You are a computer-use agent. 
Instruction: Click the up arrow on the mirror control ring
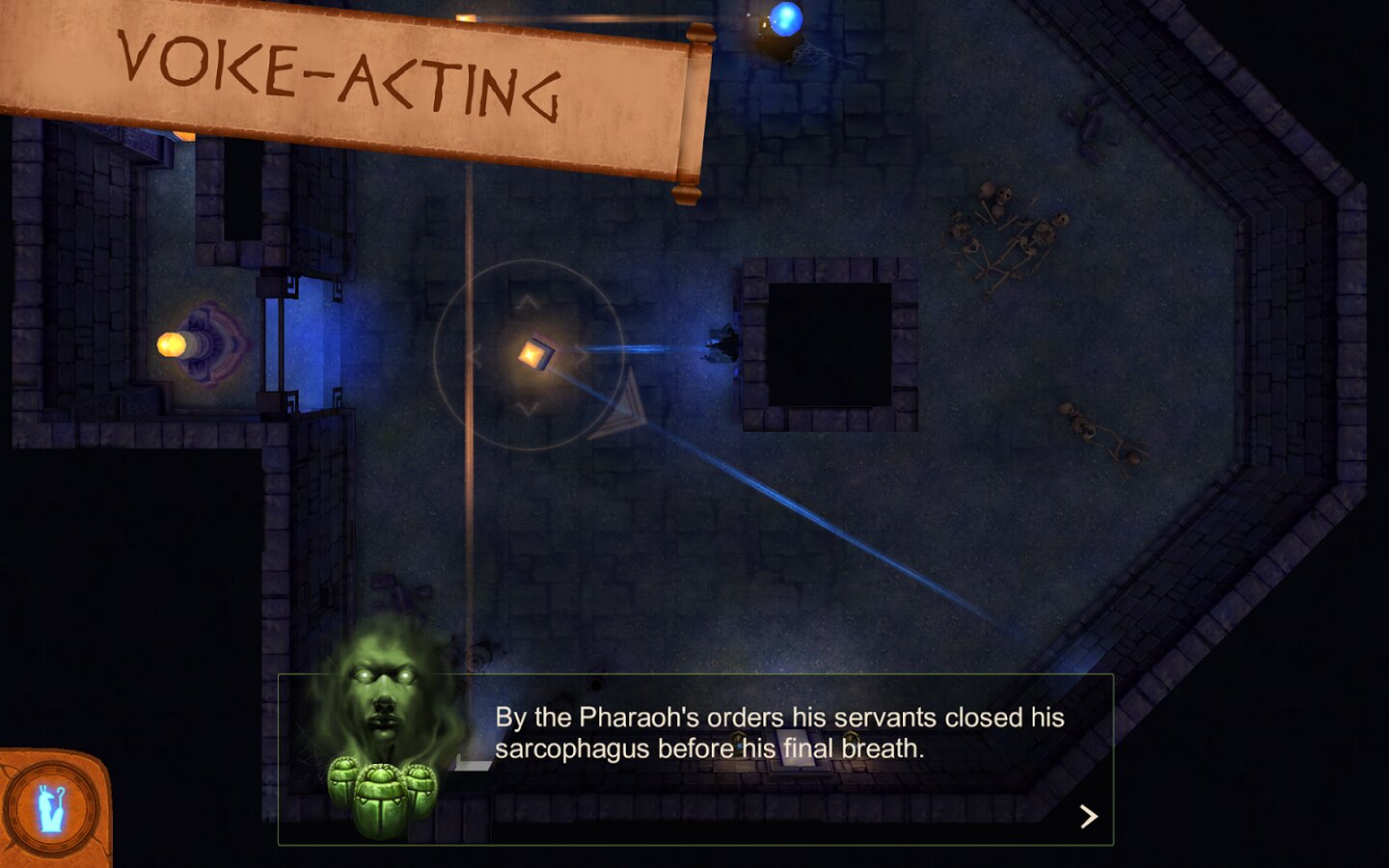528,303
